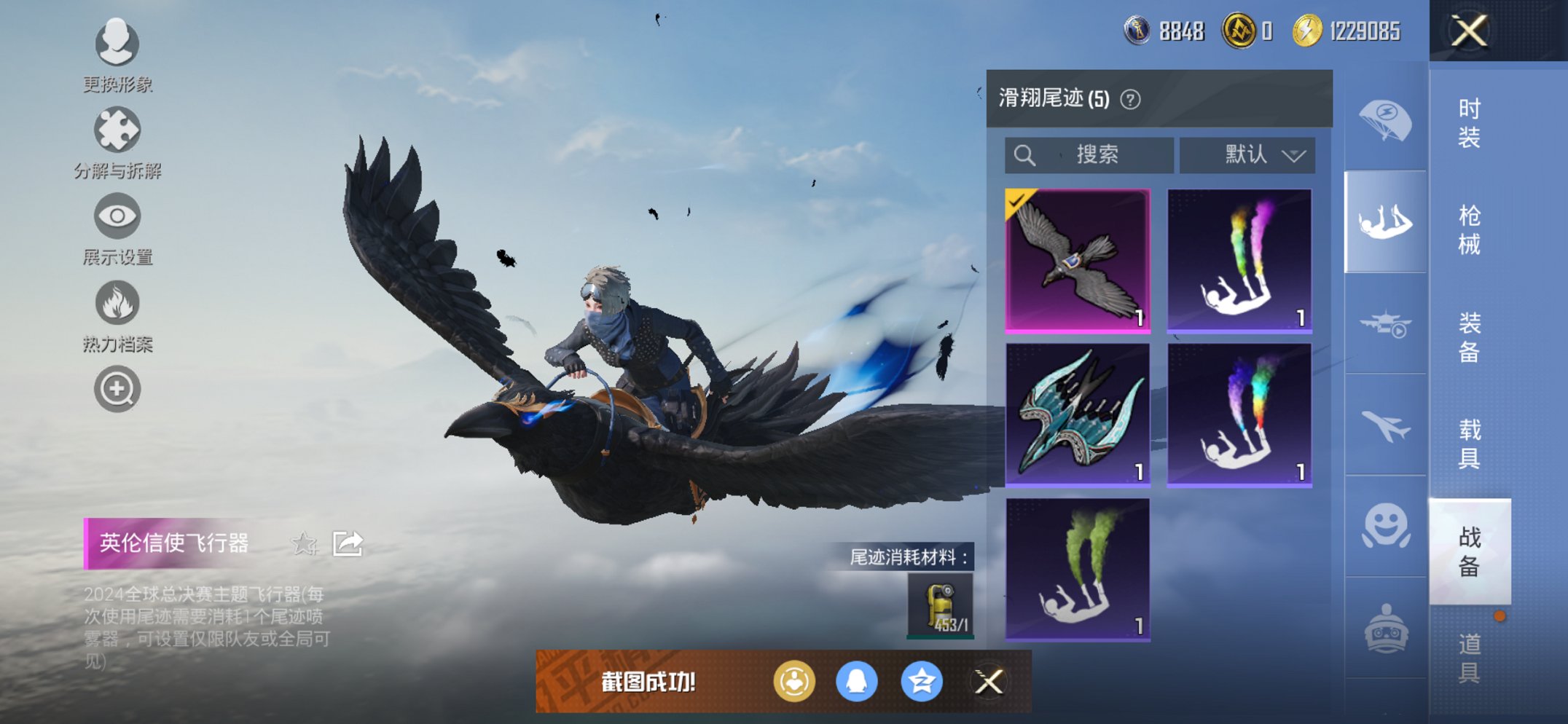Open 展示设置 display settings
Viewport: 1568px width, 724px height.
[117, 216]
